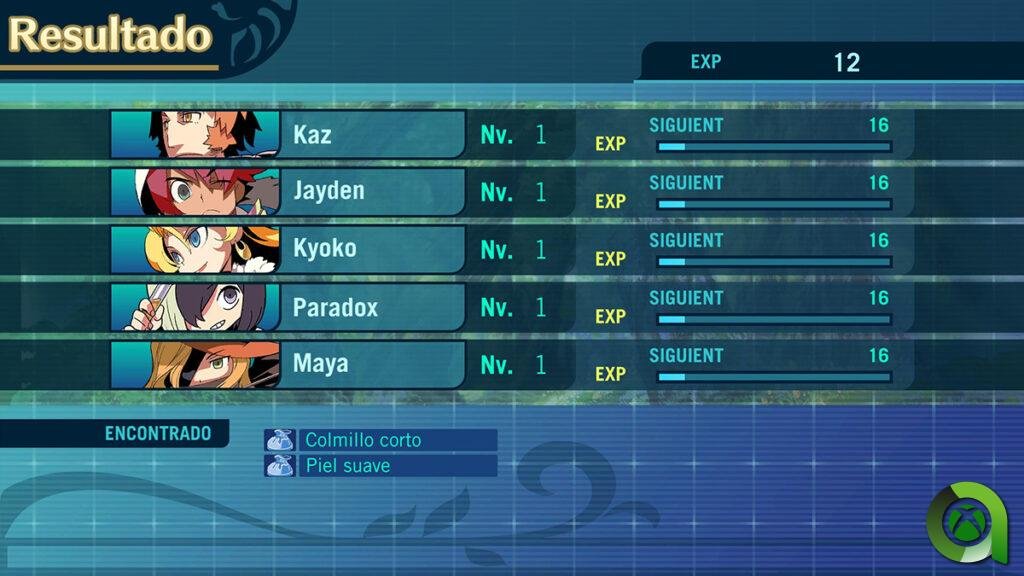
Task: Select the Colmillo corto found item
Action: [x=381, y=440]
